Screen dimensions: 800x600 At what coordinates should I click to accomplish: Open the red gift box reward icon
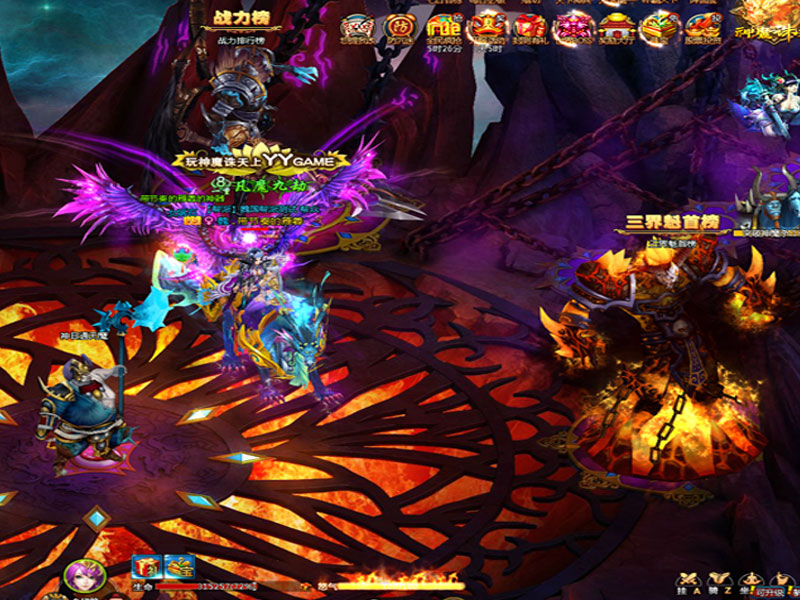pyautogui.click(x=529, y=27)
